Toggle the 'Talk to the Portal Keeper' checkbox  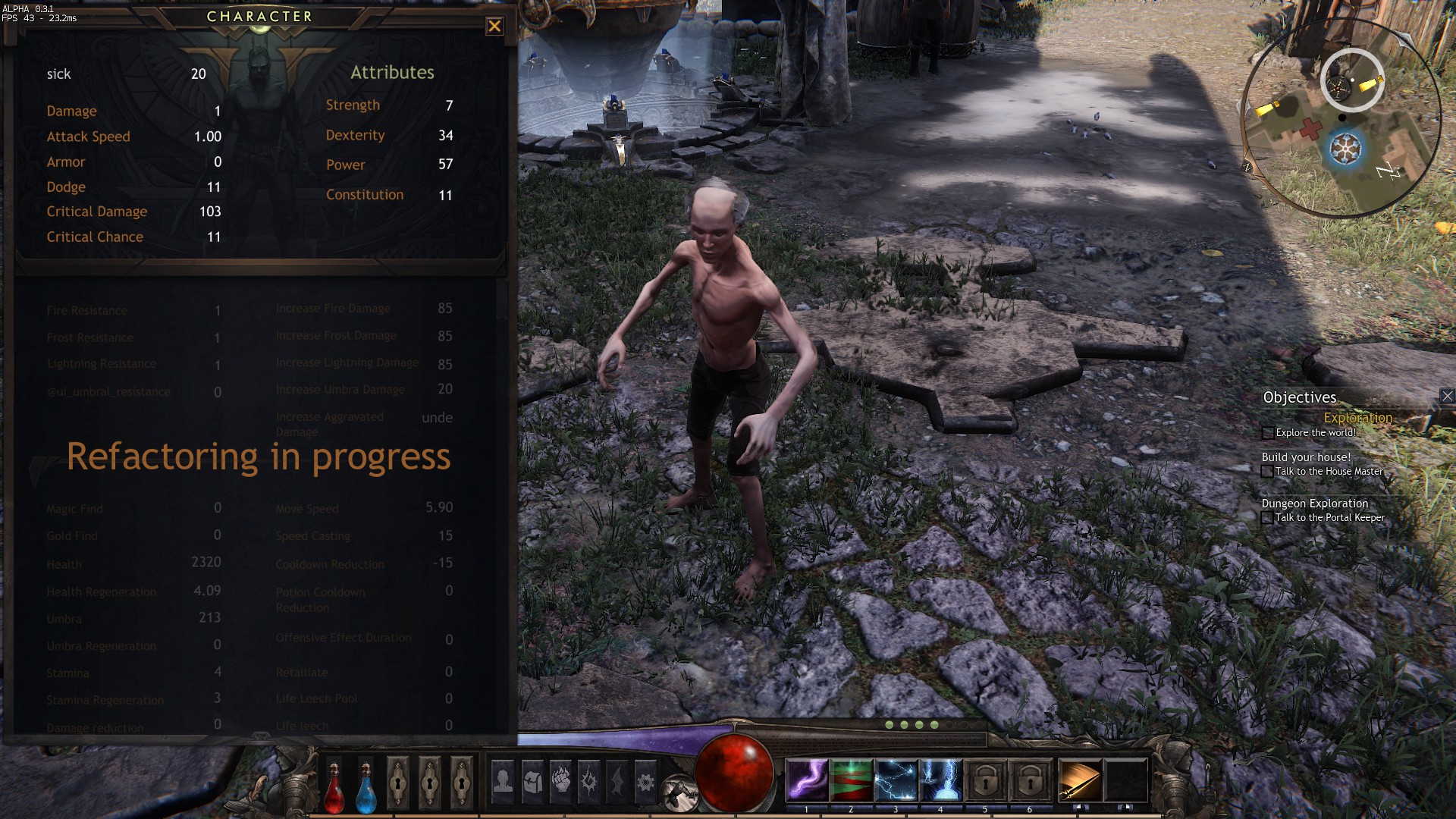coord(1267,518)
